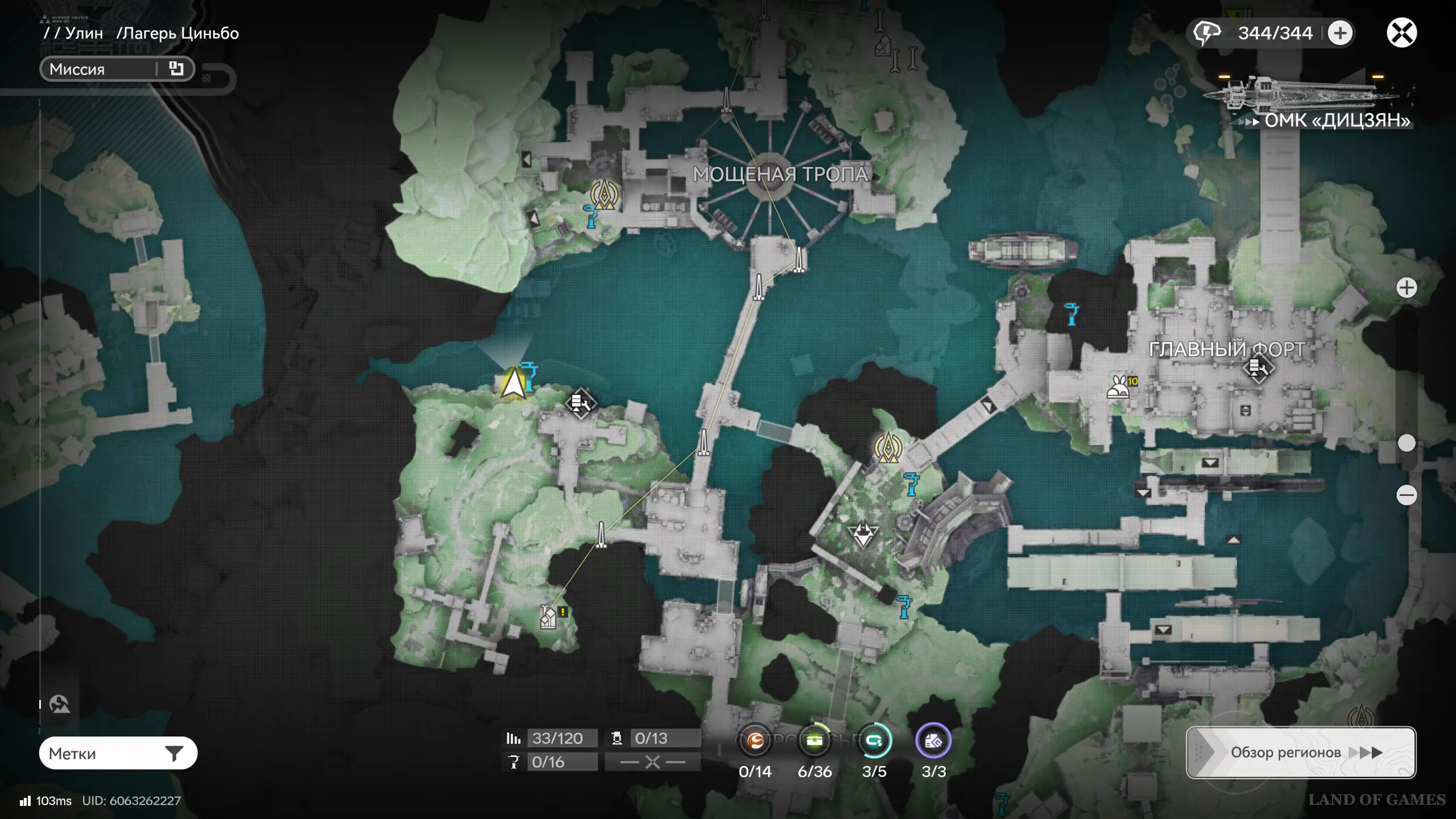Open the Метки markers filter

[118, 753]
